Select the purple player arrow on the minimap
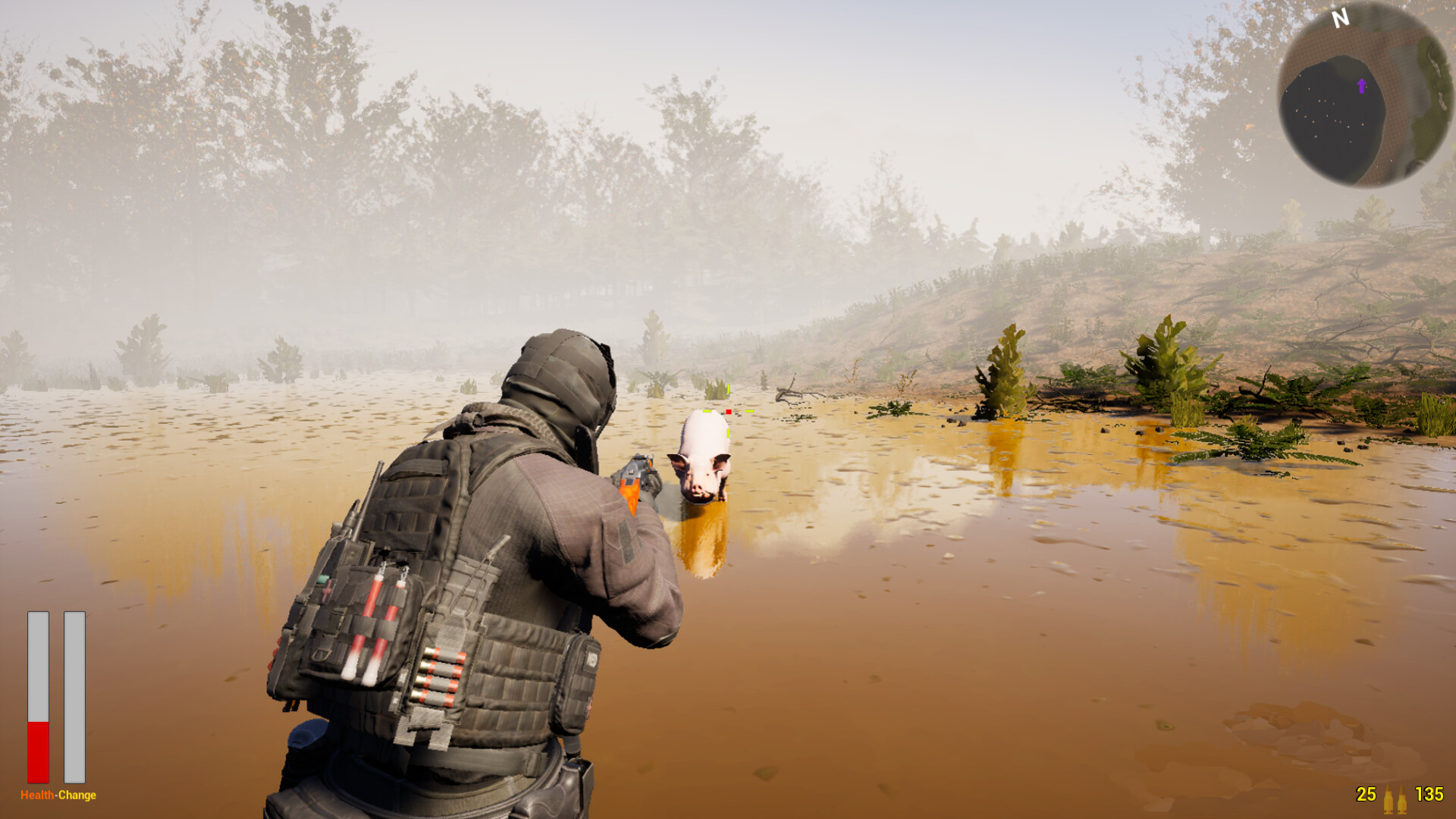This screenshot has height=819, width=1456. (1362, 86)
